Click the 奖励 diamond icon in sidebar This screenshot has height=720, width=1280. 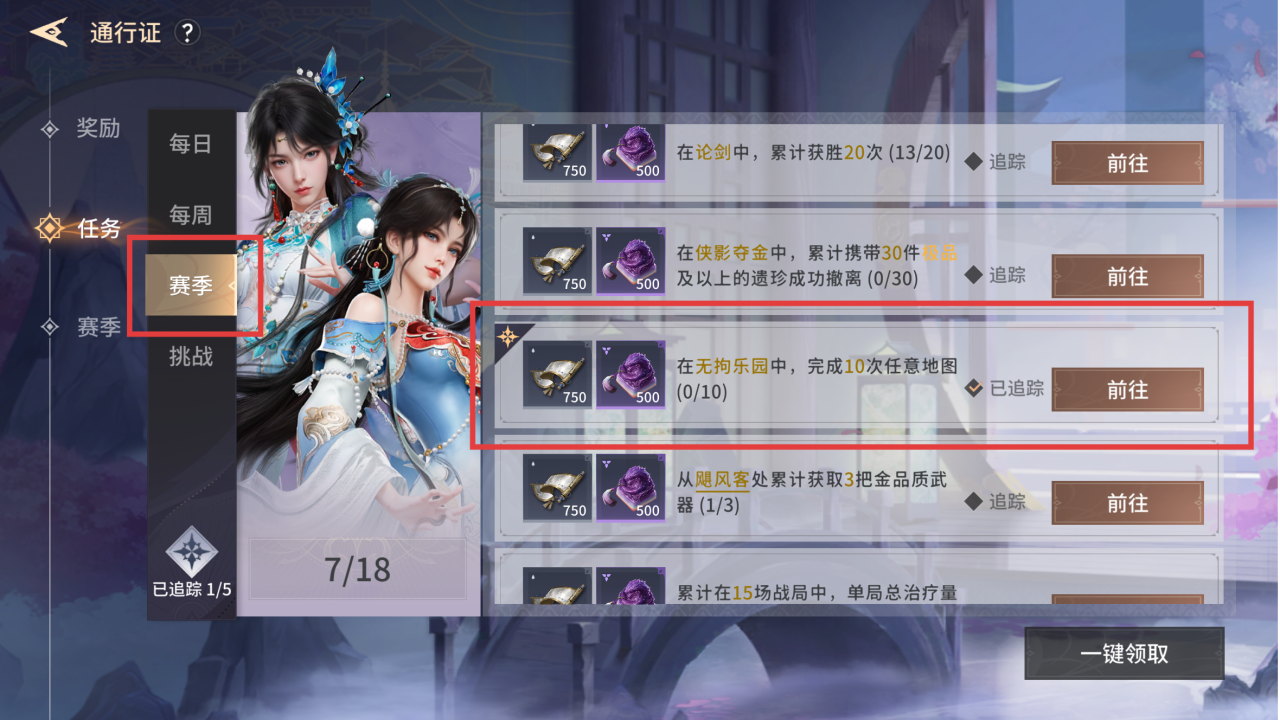(x=51, y=129)
